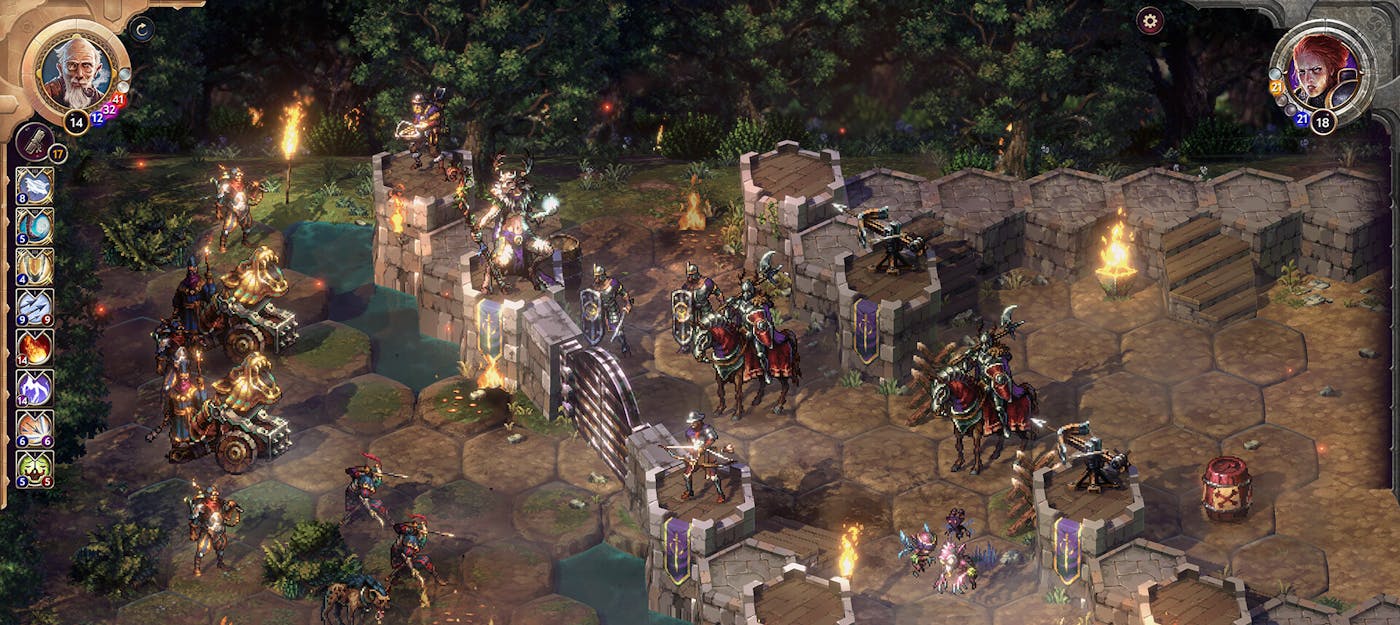Activate the golden shield spell
The width and height of the screenshot is (1400, 625).
click(x=35, y=267)
